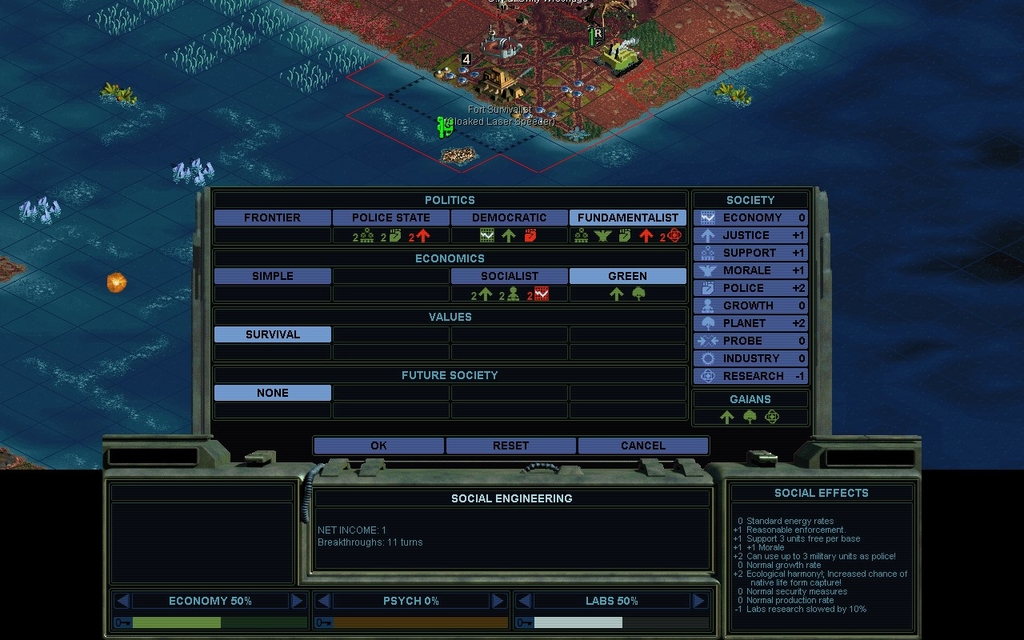Increase Economy allocation with right arrow
This screenshot has height=640, width=1024.
tap(297, 601)
